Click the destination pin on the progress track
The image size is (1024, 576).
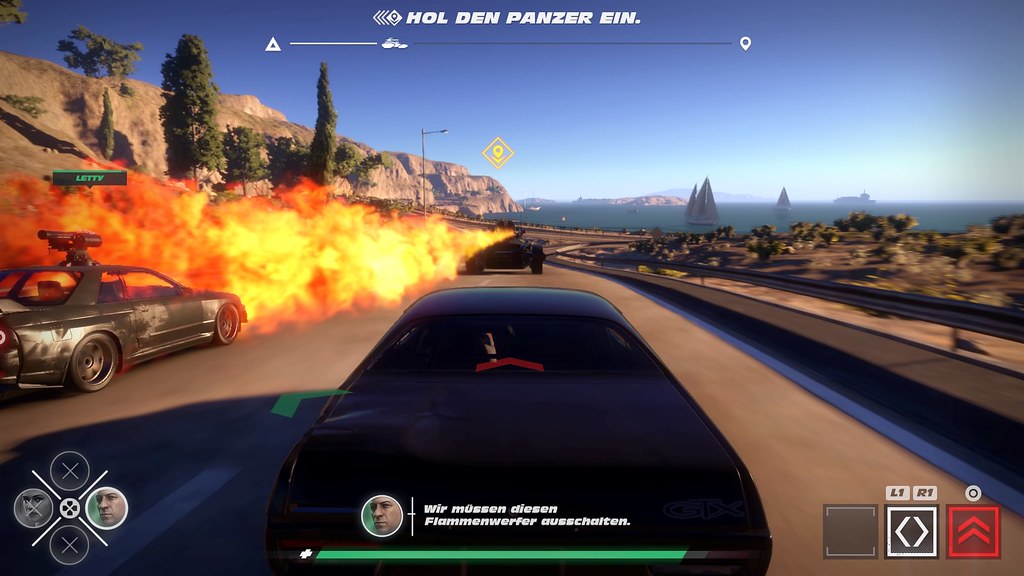pos(745,44)
